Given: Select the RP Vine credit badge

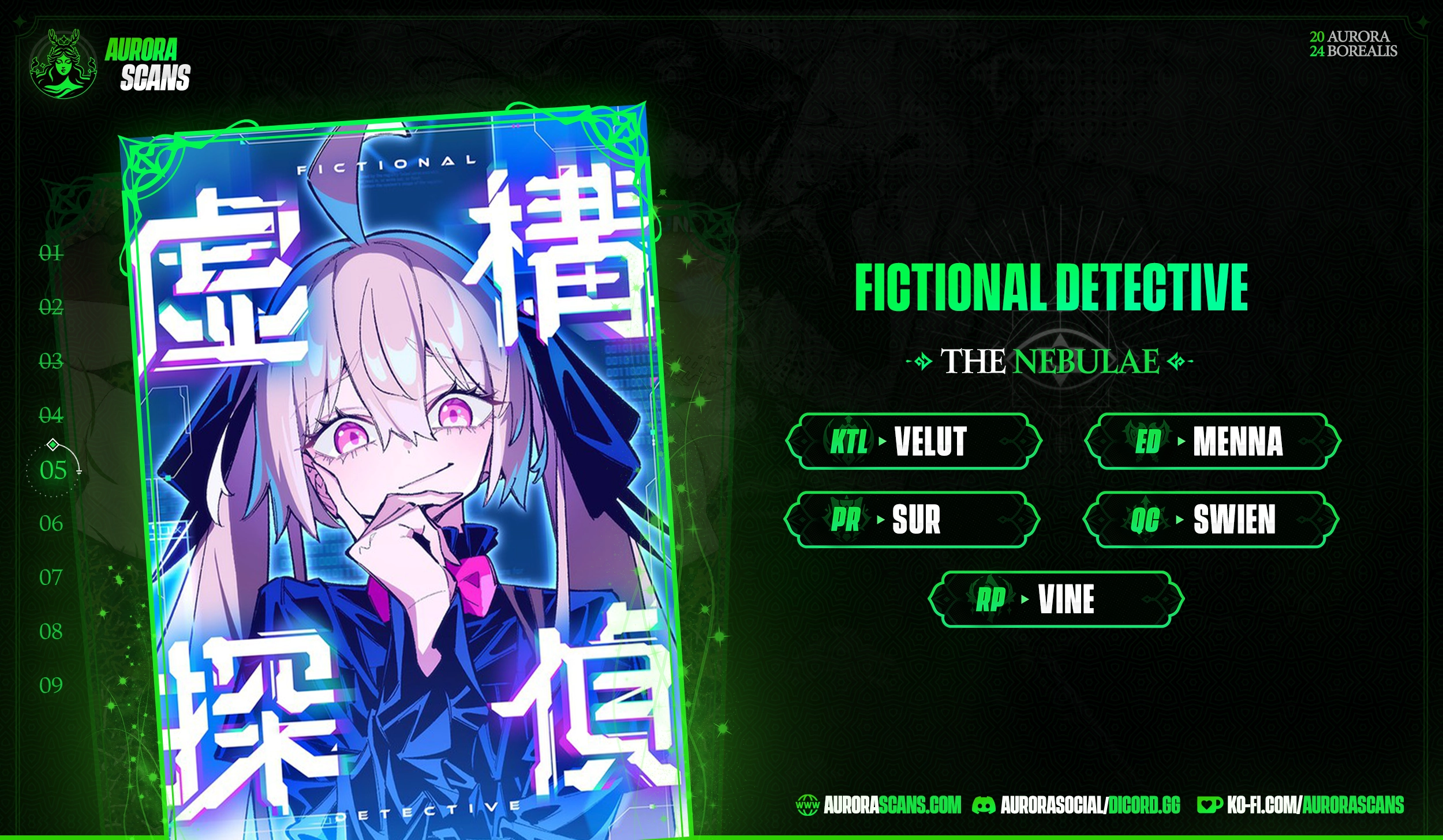Looking at the screenshot, I should click(x=1056, y=599).
